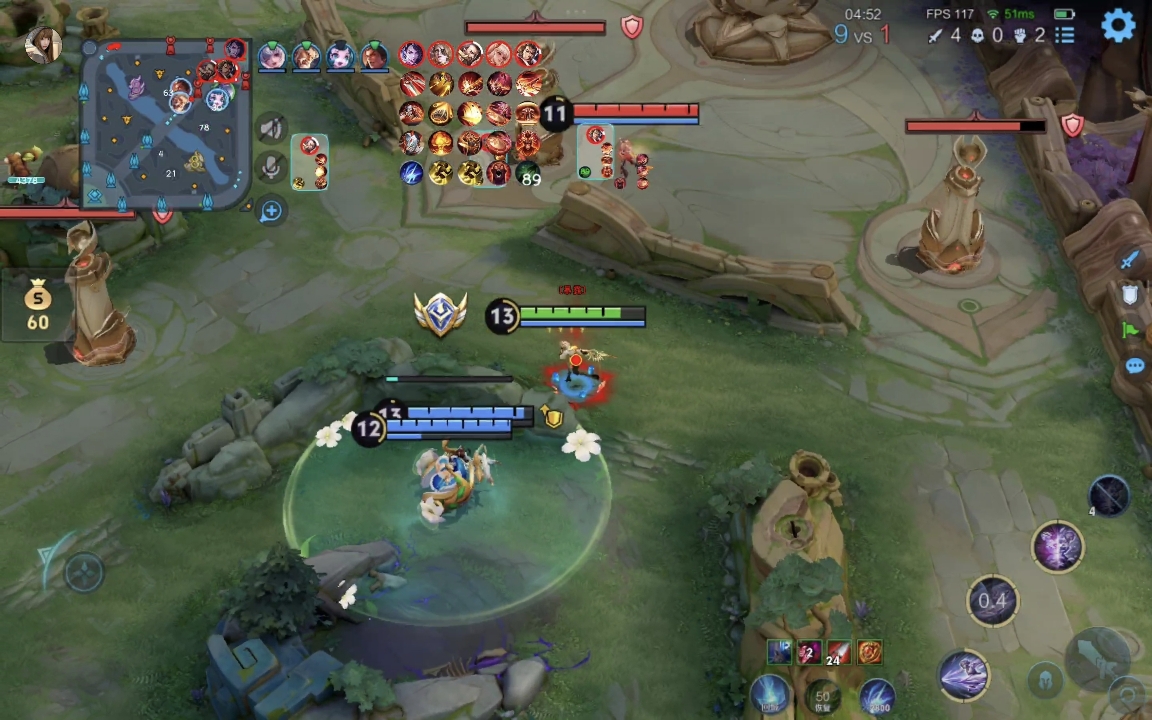Viewport: 1152px width, 720px height.
Task: Send the sword attack signal
Action: coord(1130,260)
